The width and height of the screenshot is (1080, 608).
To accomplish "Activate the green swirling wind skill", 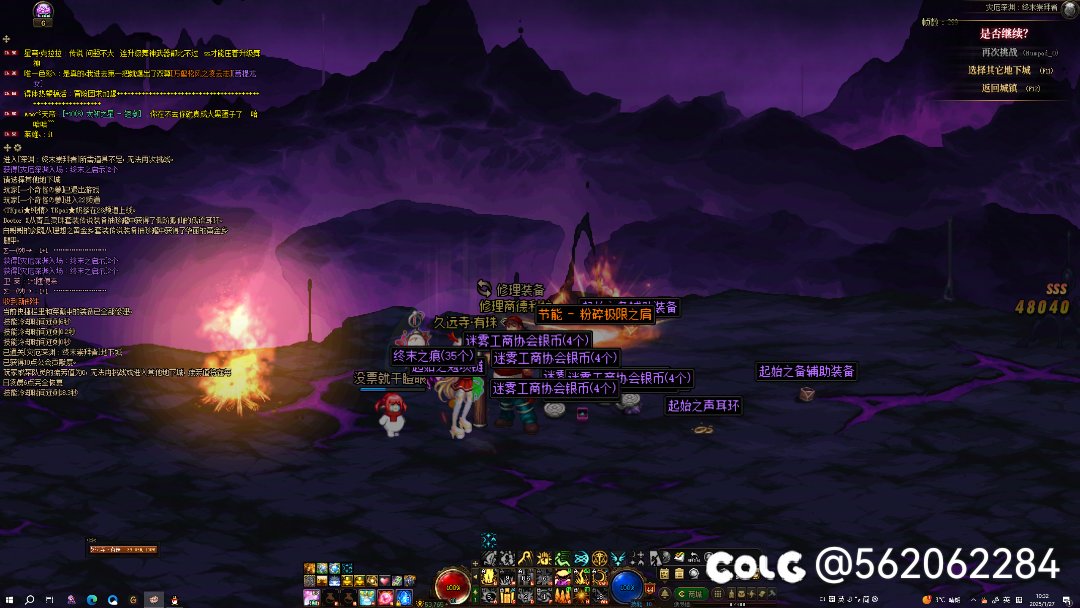I will point(562,558).
